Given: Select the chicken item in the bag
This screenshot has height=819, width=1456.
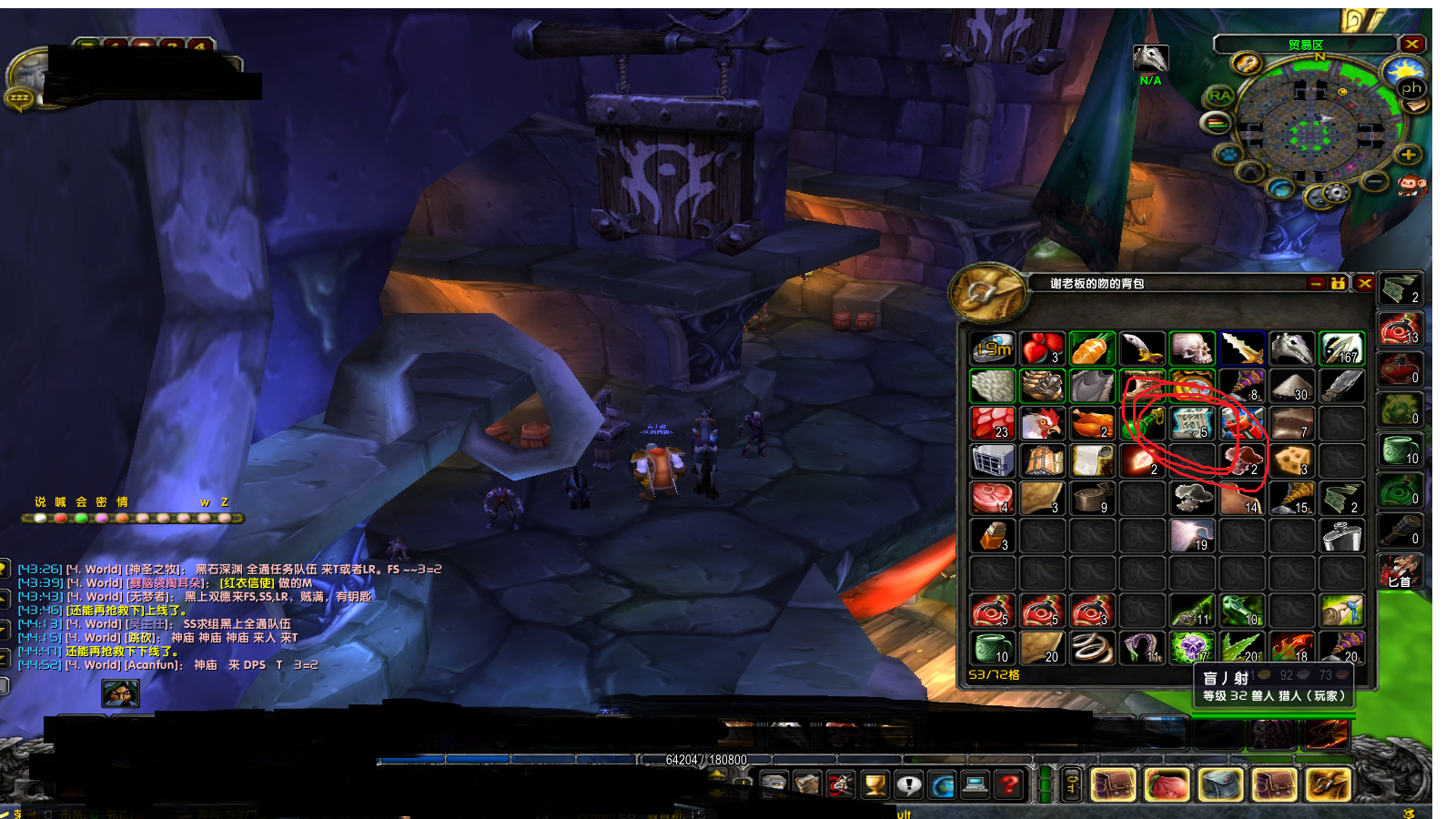Looking at the screenshot, I should click(1042, 423).
